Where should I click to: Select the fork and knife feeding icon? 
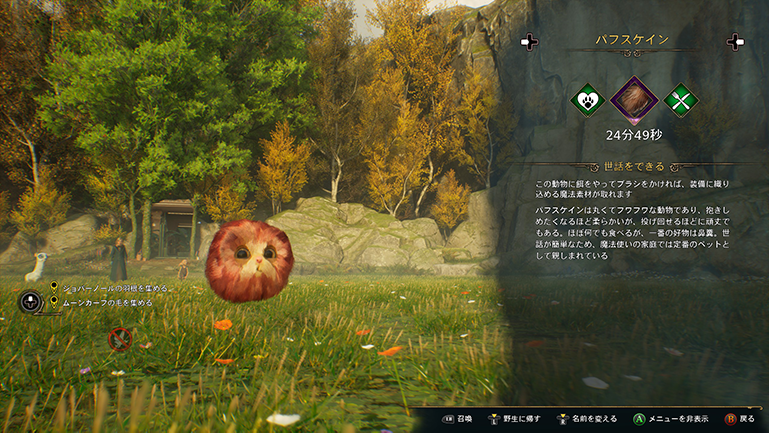tap(680, 100)
